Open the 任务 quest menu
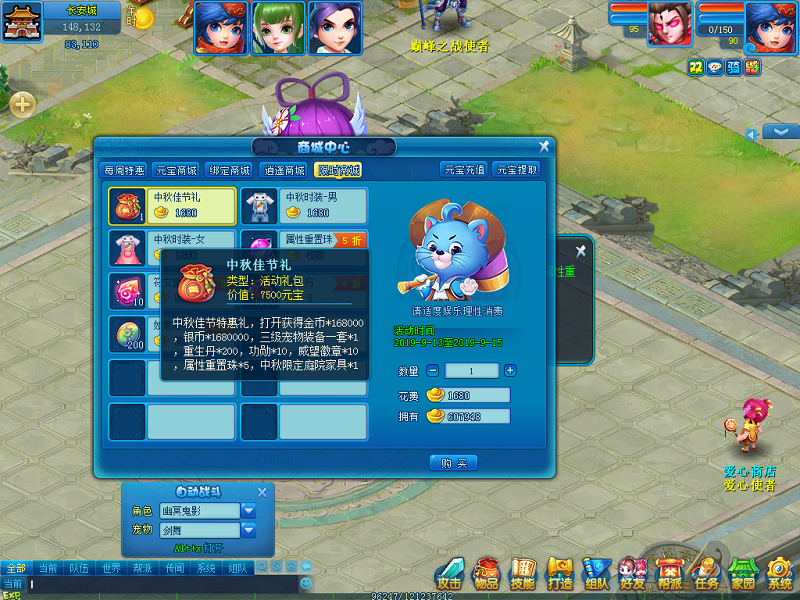Viewport: 800px width, 600px height. click(x=707, y=573)
